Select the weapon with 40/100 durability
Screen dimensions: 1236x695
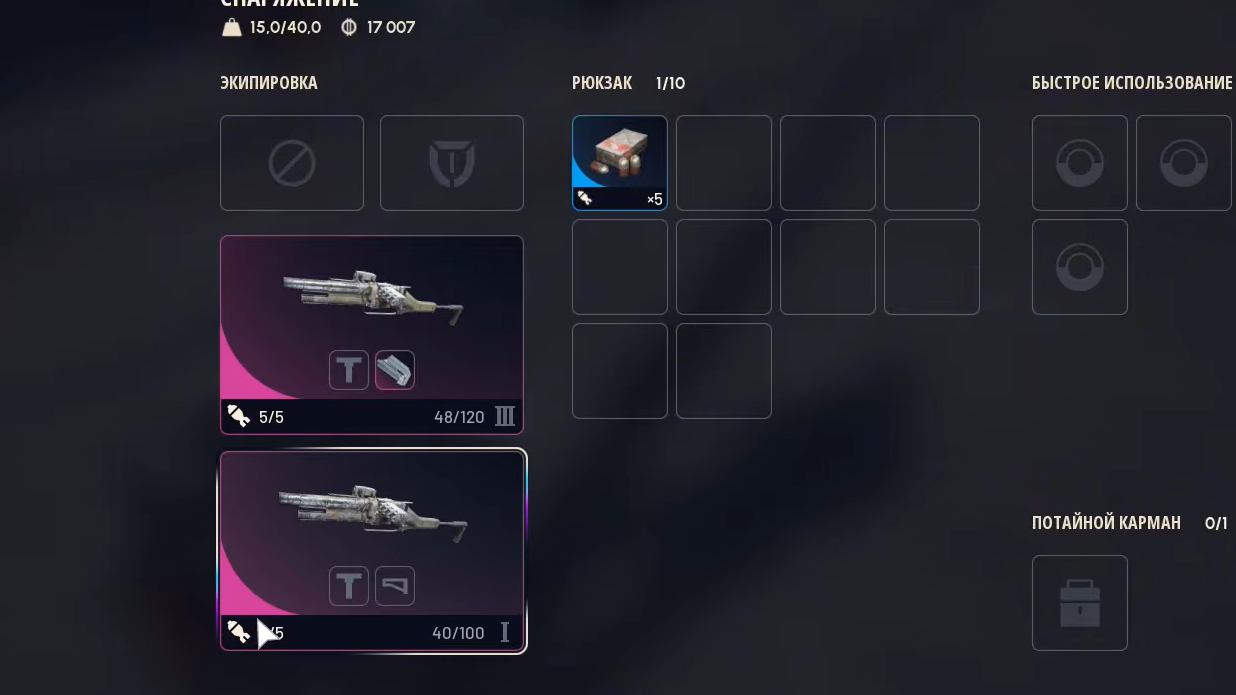(371, 515)
